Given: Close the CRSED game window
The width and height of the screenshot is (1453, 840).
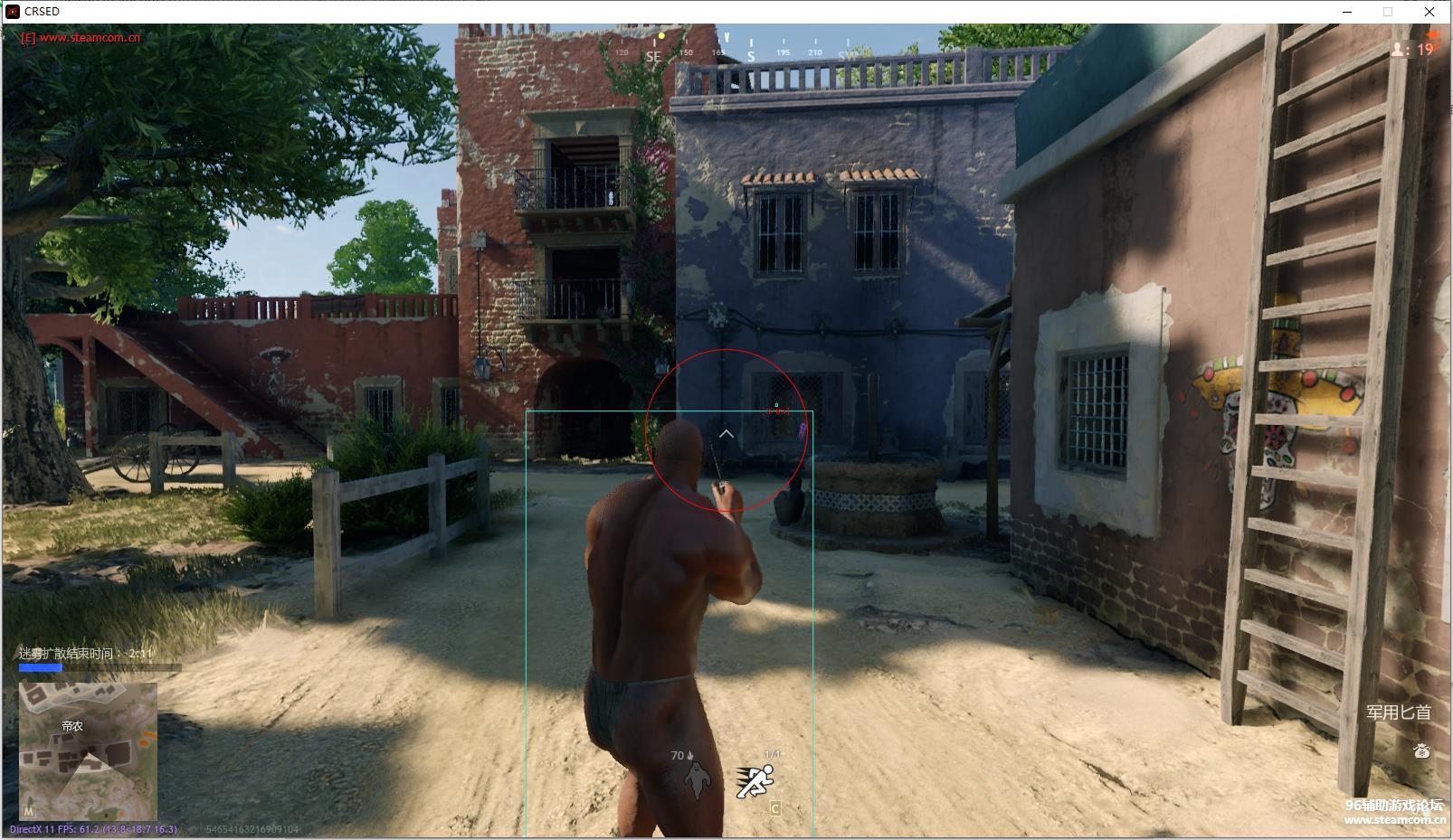Looking at the screenshot, I should (x=1429, y=12).
